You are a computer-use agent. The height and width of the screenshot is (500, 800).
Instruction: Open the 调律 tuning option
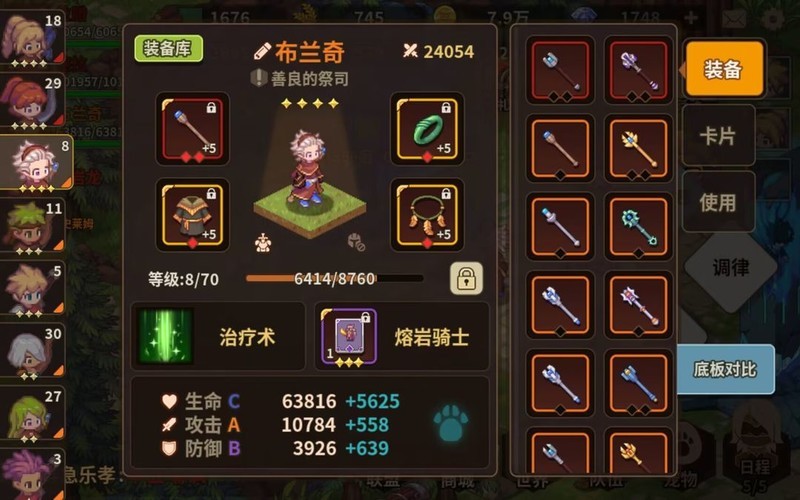730,268
